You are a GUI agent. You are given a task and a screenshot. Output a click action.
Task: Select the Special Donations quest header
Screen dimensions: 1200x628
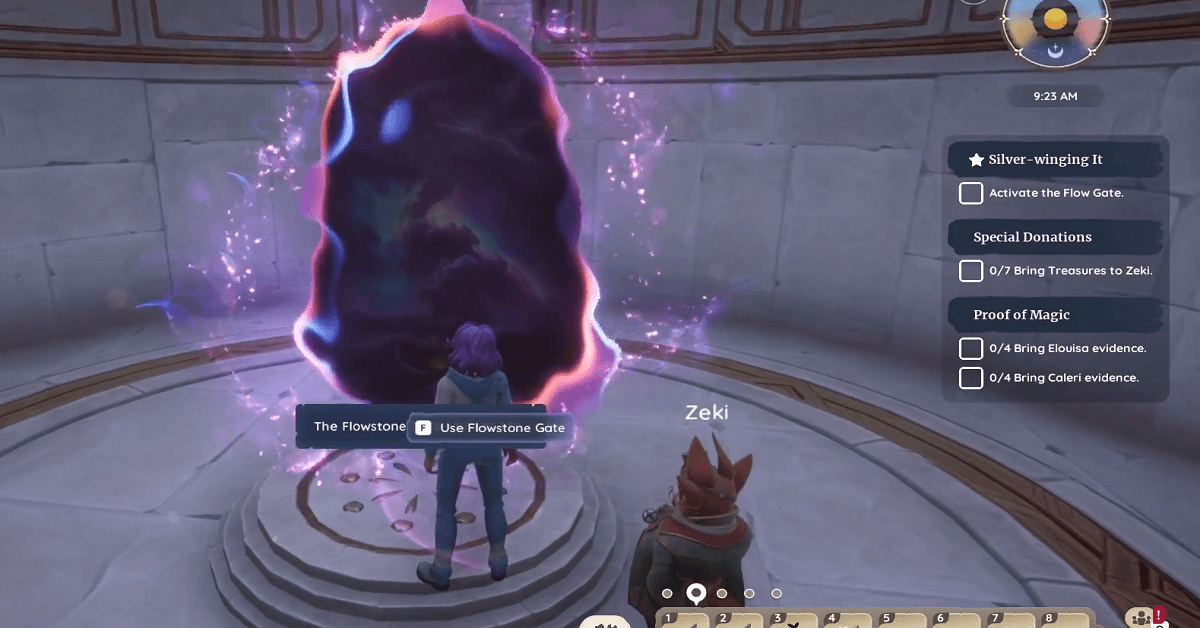1032,237
